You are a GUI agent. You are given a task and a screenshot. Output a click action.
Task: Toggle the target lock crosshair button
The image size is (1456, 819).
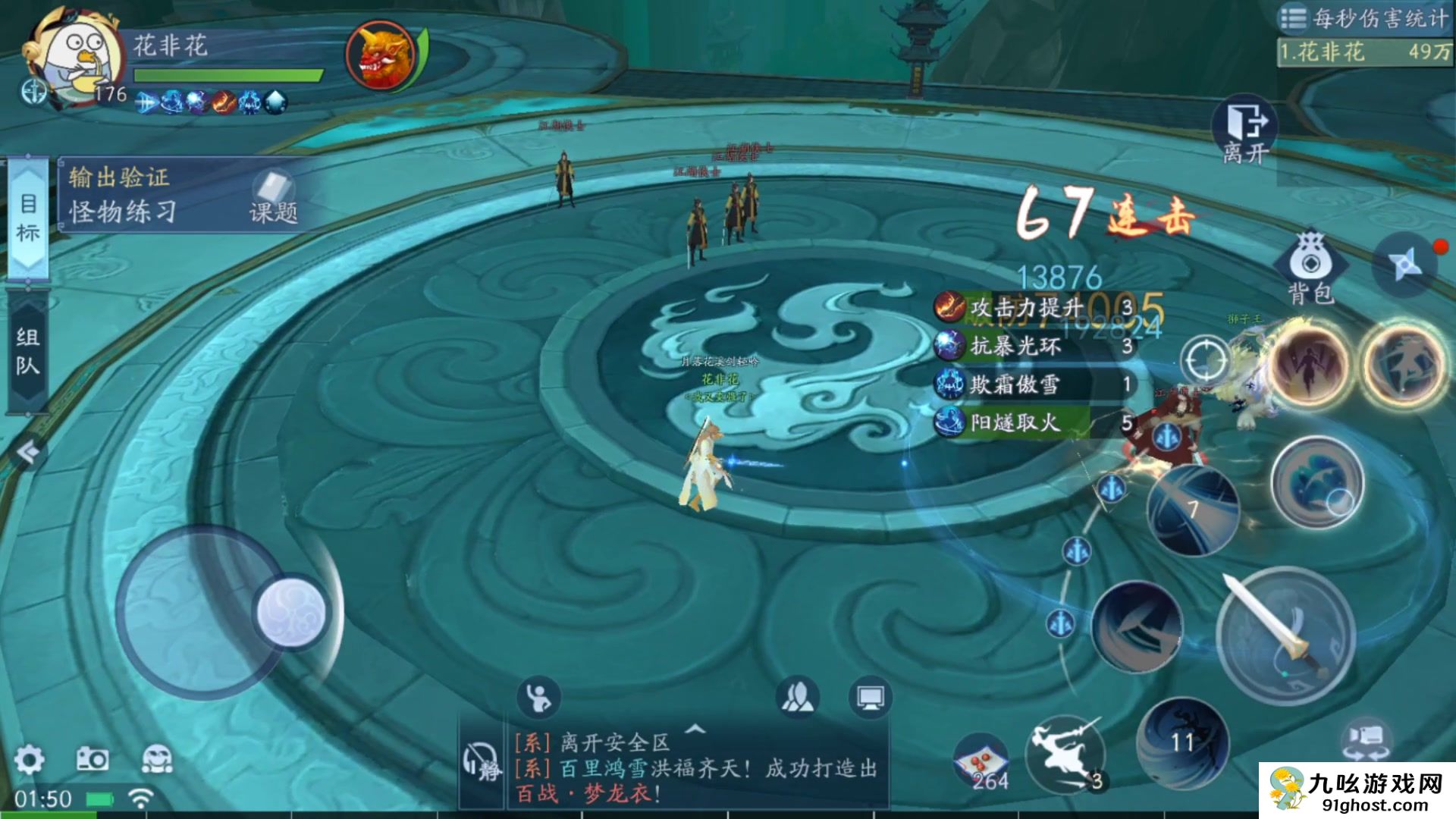[x=1205, y=359]
